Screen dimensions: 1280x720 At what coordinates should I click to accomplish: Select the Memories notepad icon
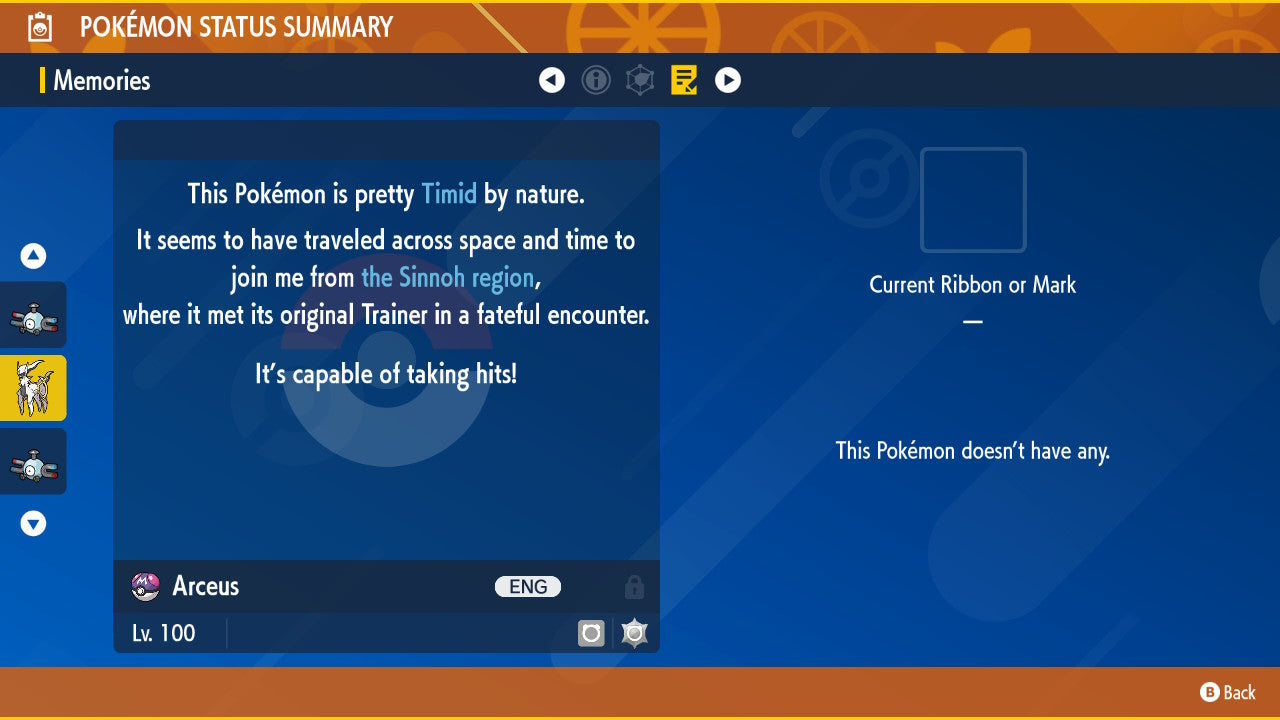pyautogui.click(x=684, y=80)
